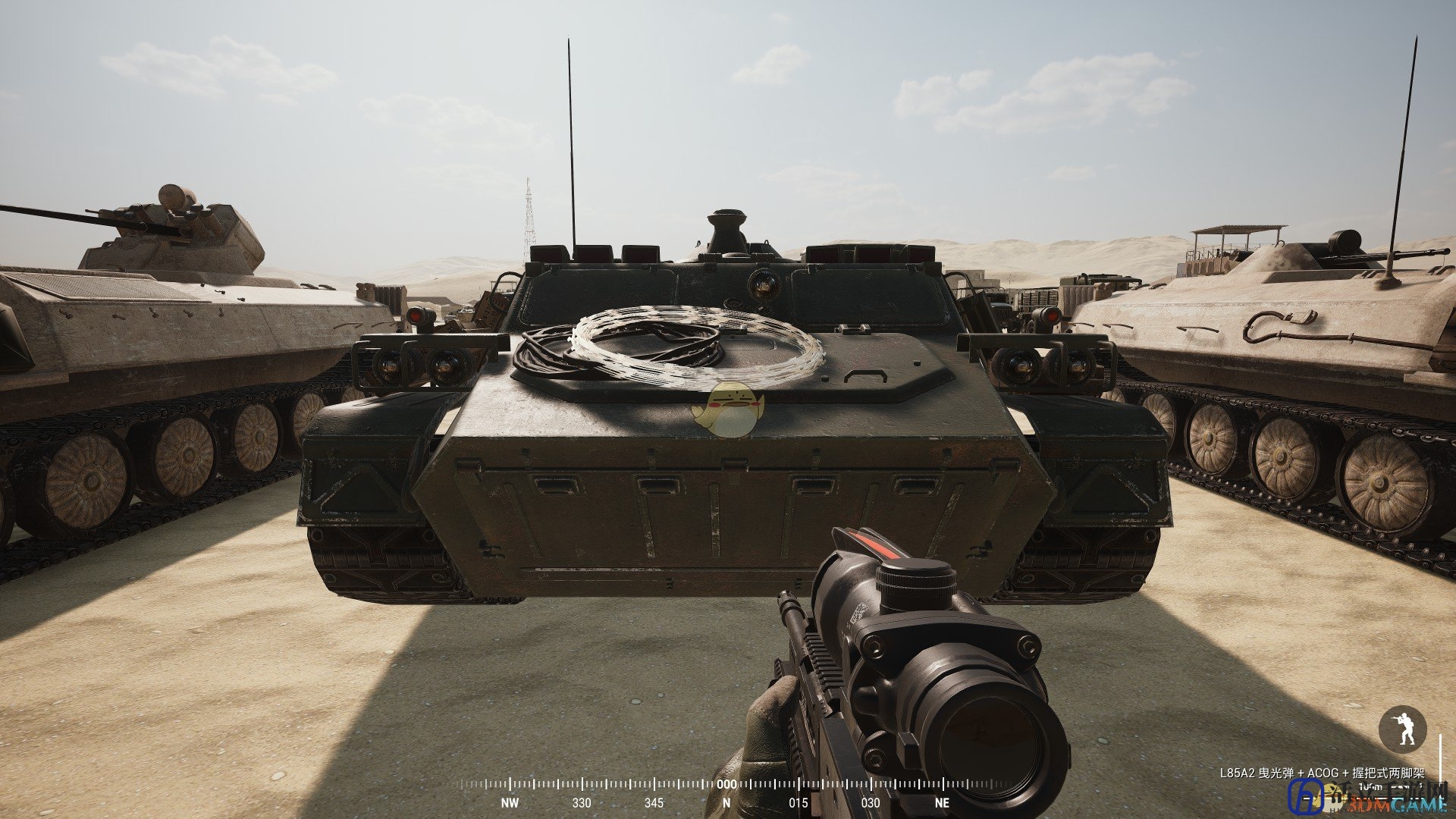The height and width of the screenshot is (819, 1456).
Task: Click the 000 bearing readout
Action: 727,784
